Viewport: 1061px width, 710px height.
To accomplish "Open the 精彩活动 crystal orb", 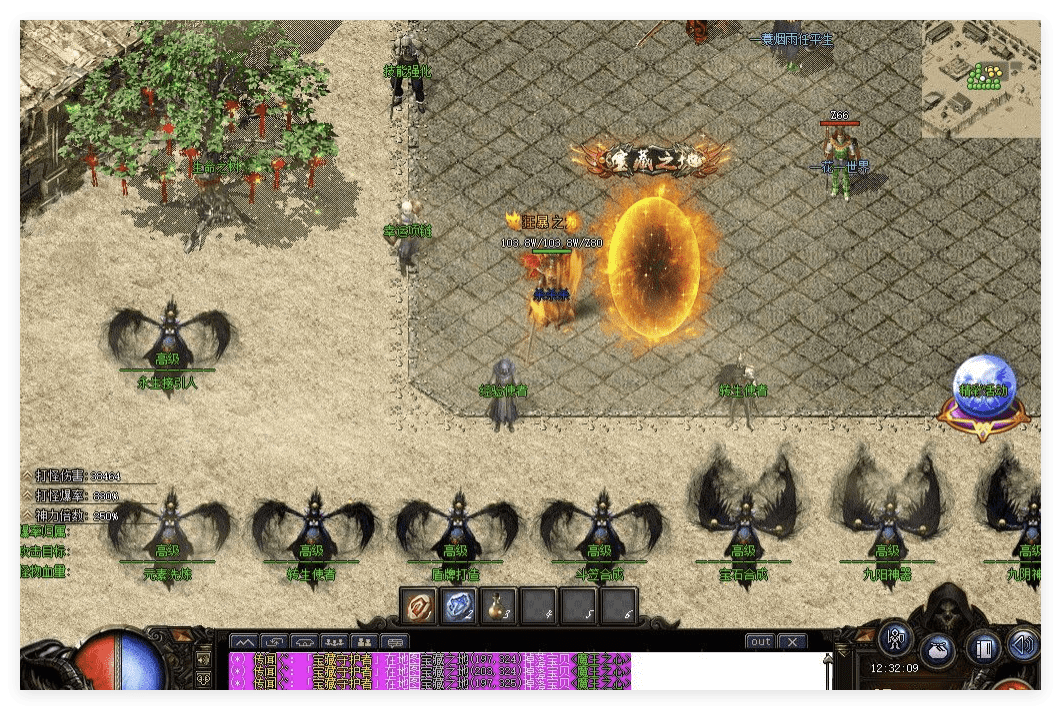I will coord(985,397).
